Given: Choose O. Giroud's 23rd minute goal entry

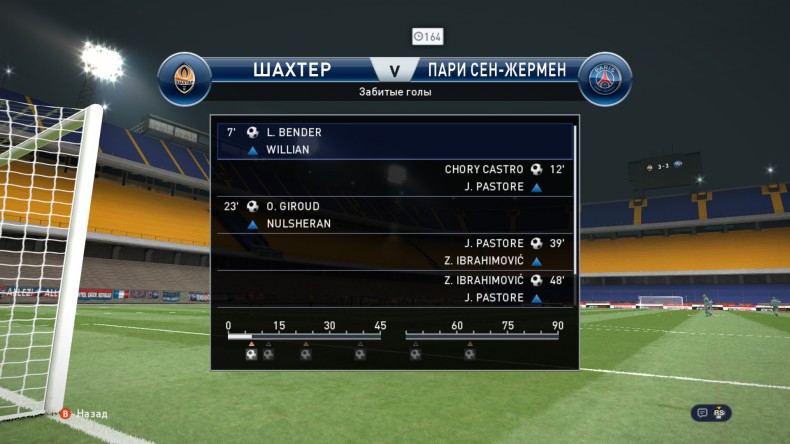Looking at the screenshot, I should pos(395,215).
